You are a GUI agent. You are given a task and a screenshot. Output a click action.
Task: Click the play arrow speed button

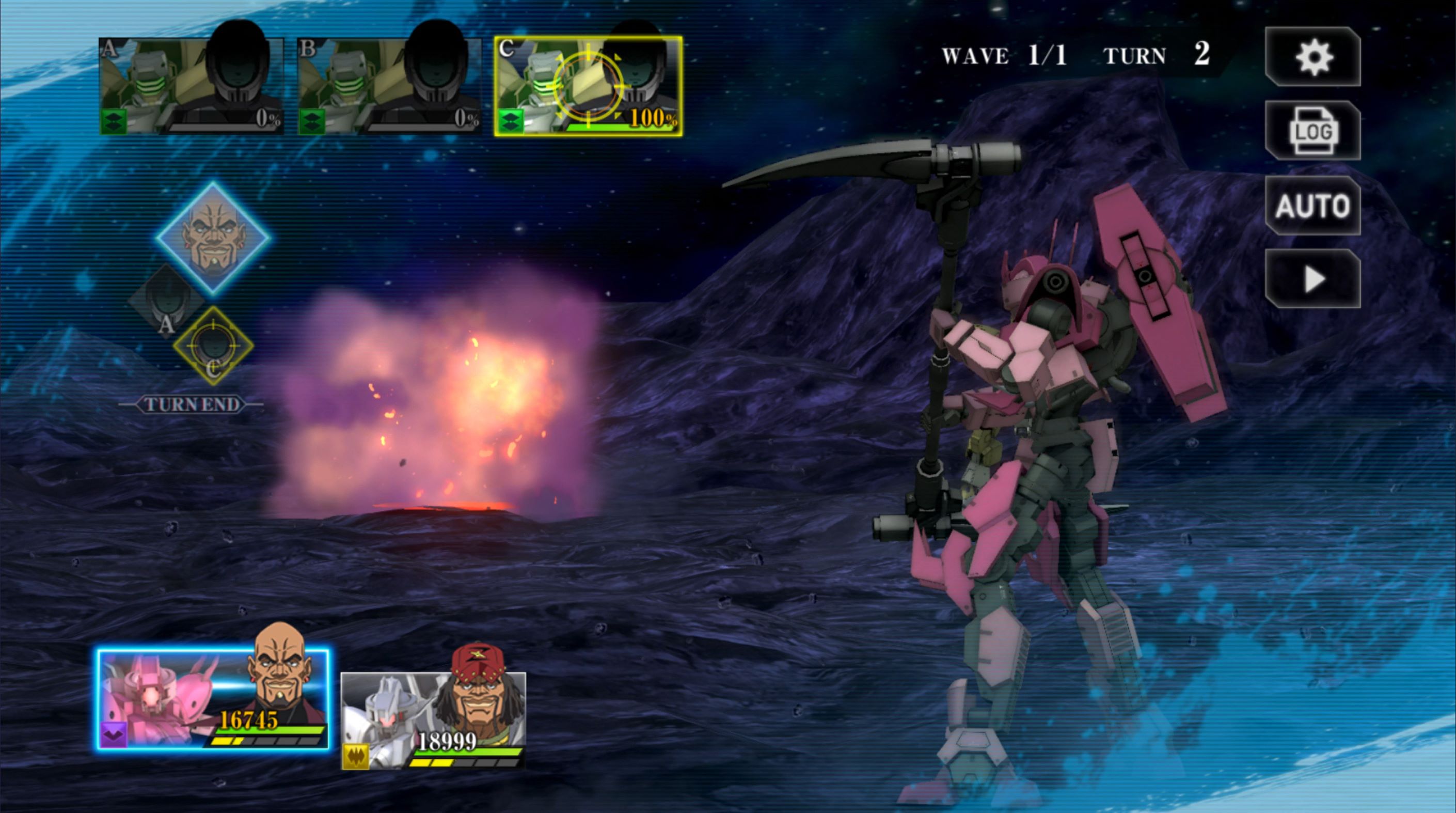[x=1312, y=279]
